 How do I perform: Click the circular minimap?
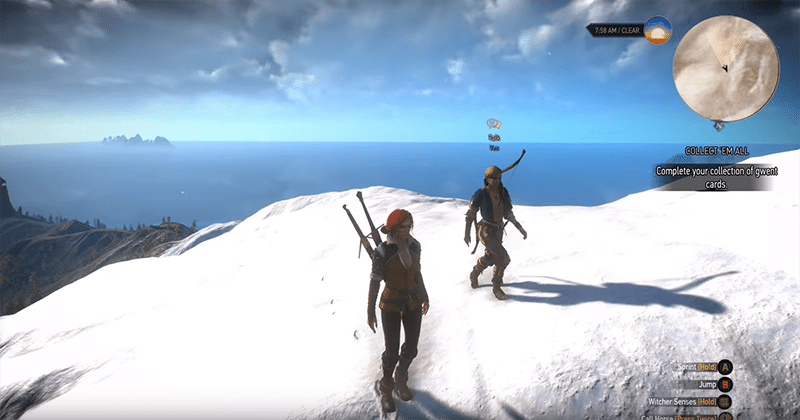point(725,66)
